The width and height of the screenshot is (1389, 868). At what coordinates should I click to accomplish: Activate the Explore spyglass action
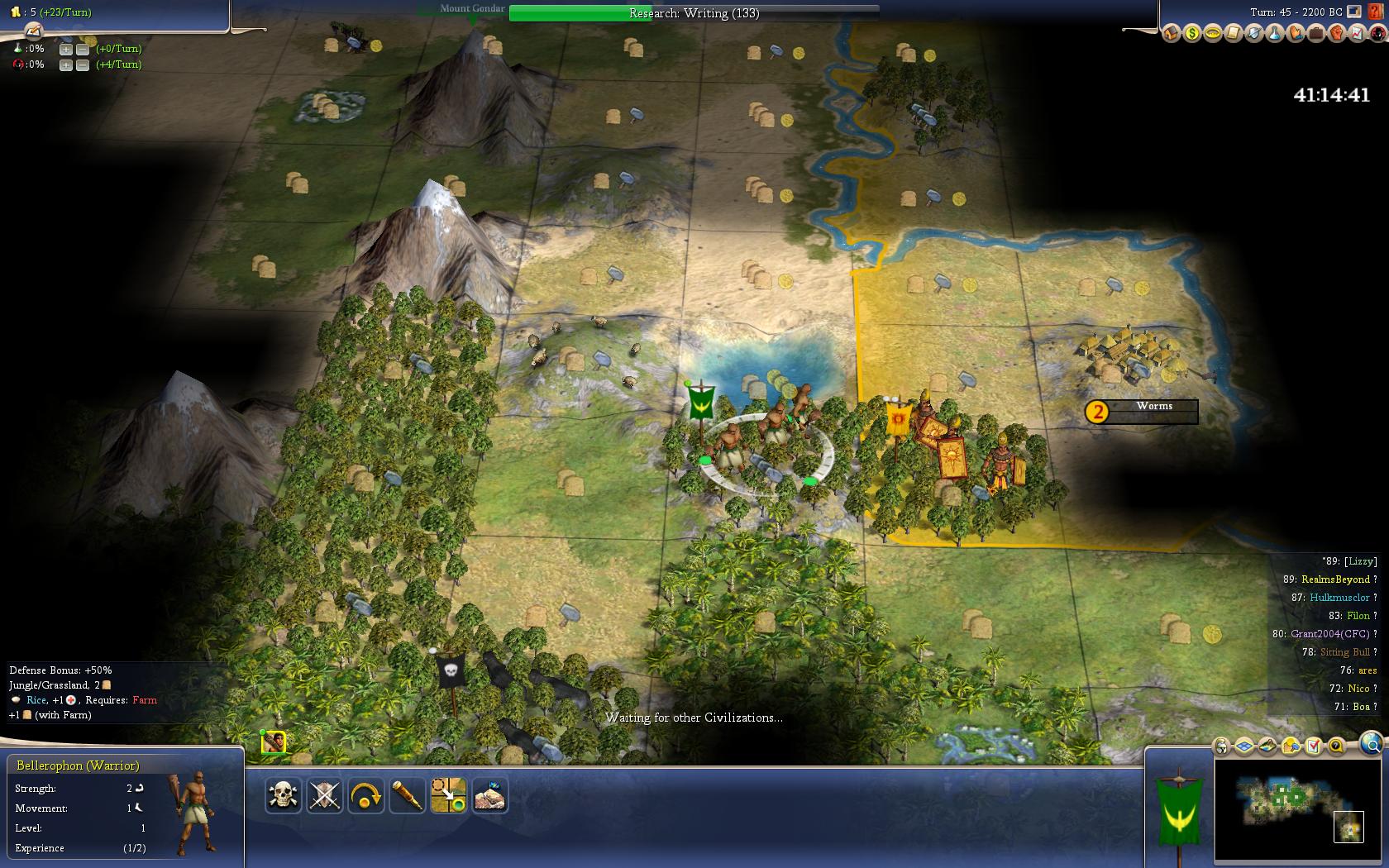[x=407, y=795]
